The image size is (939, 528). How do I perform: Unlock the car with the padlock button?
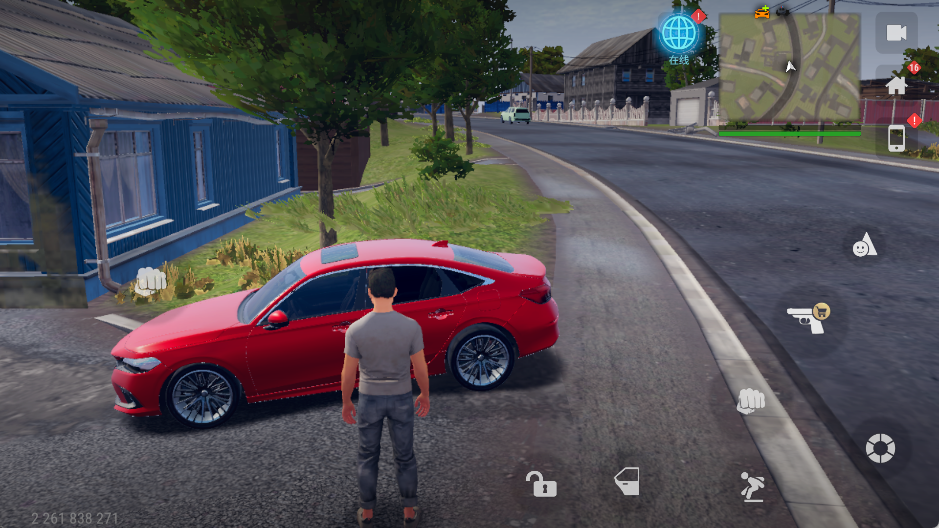(541, 485)
